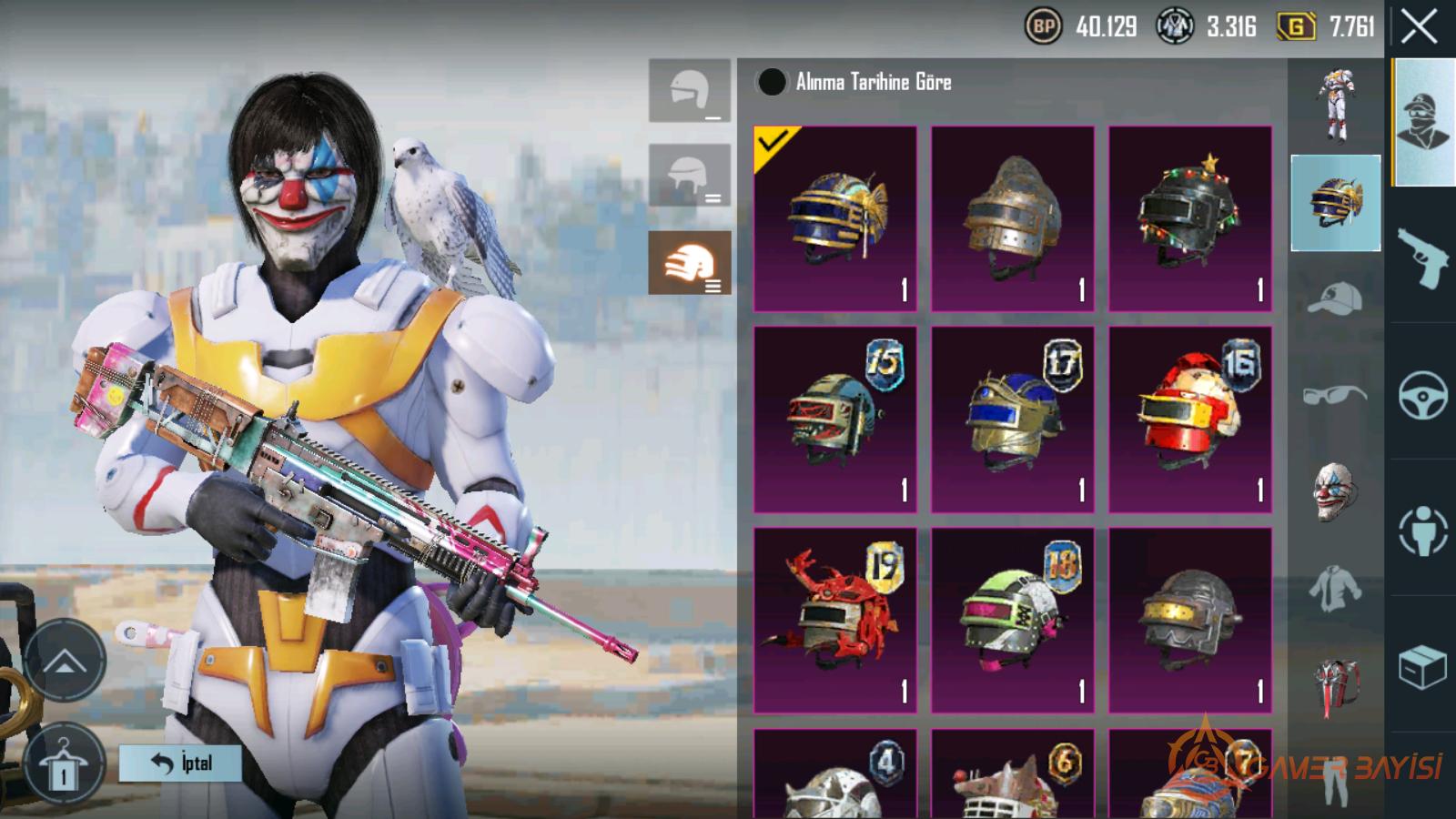Pick the red and yellow helmet, badge 16
1456x819 pixels.
pyautogui.click(x=1190, y=420)
